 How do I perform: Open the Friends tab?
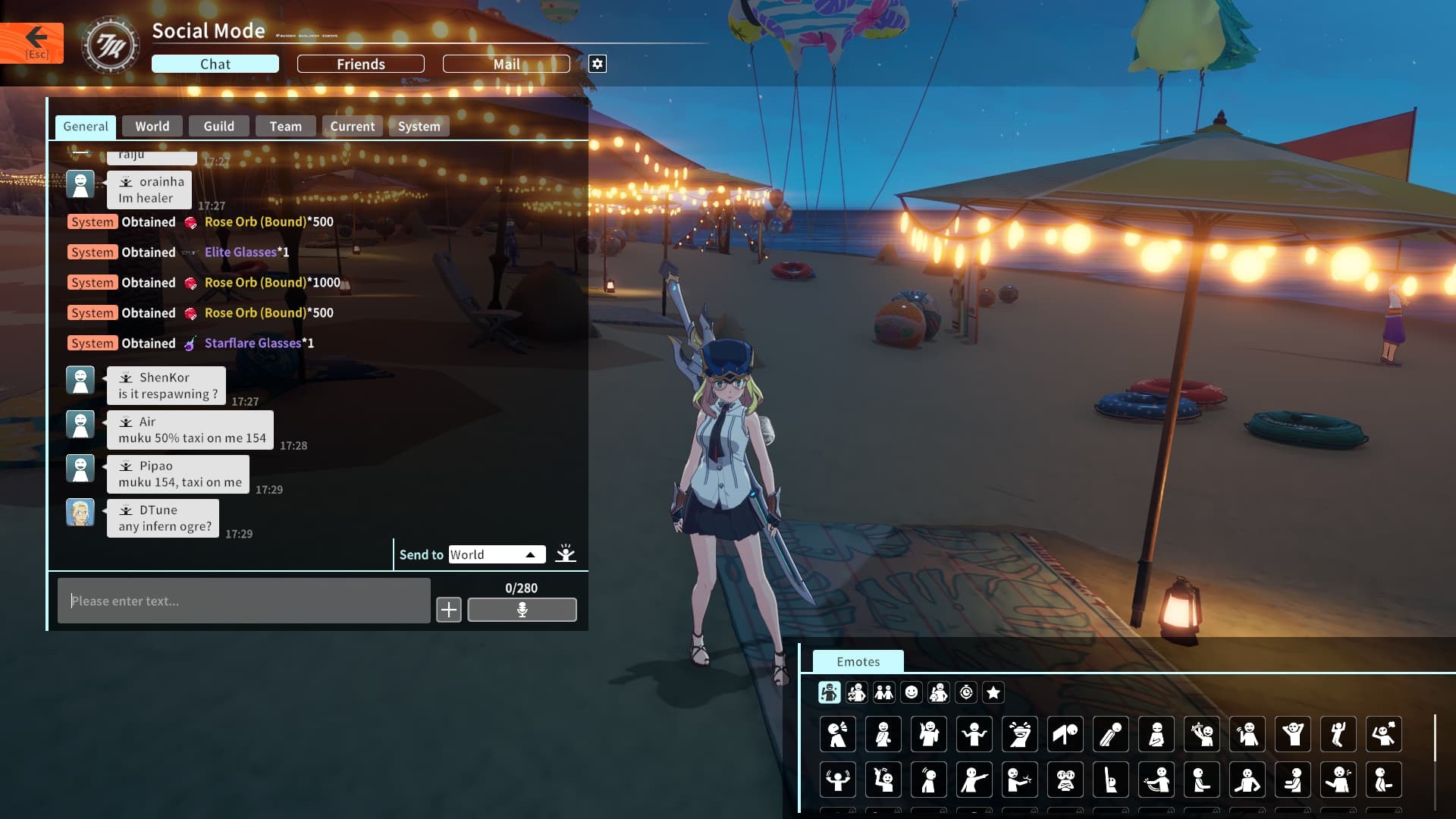click(360, 64)
